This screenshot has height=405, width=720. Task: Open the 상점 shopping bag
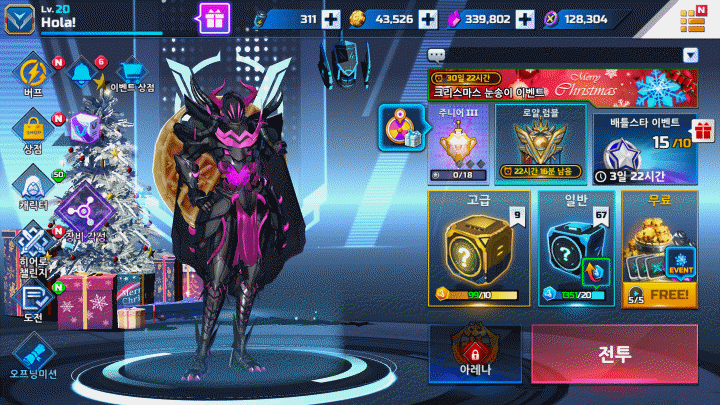pos(32,131)
